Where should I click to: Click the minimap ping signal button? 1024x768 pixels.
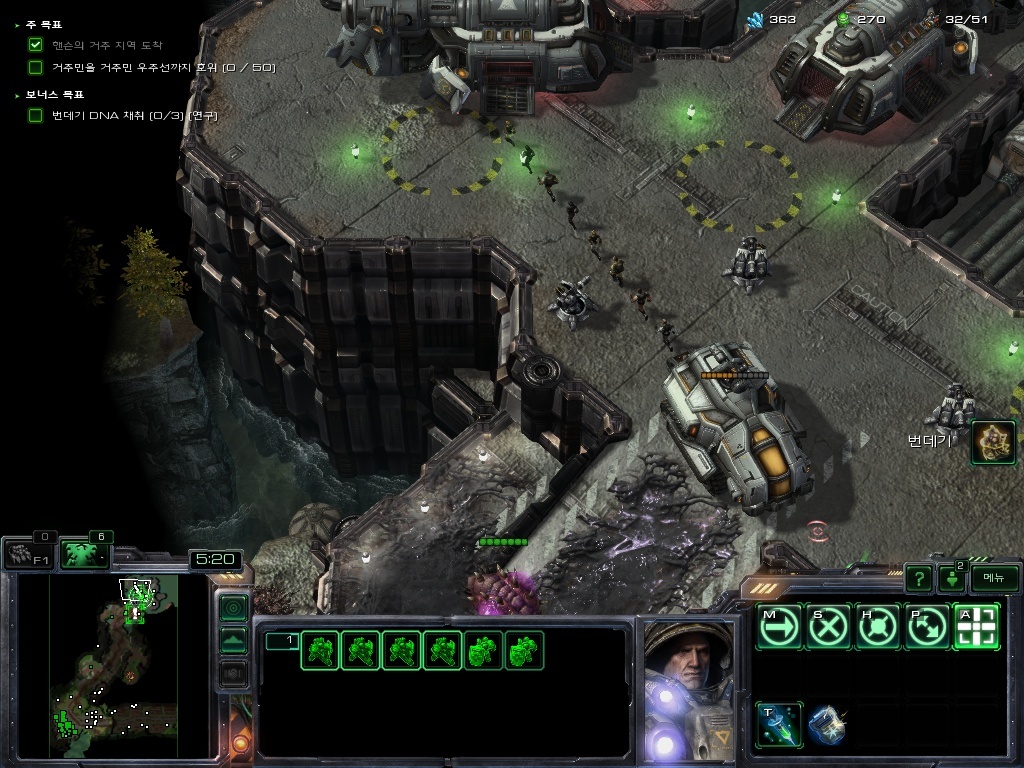point(233,607)
